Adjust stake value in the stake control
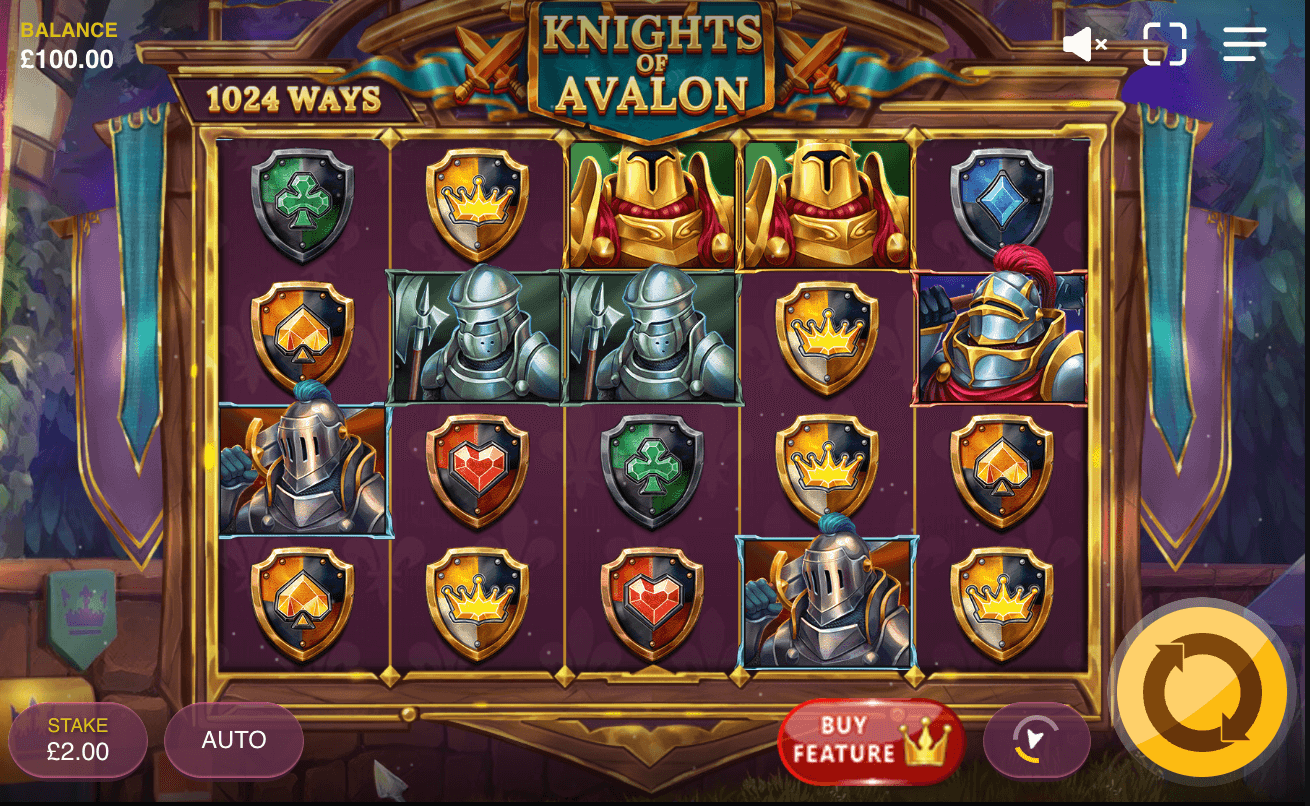1310x806 pixels. 78,740
